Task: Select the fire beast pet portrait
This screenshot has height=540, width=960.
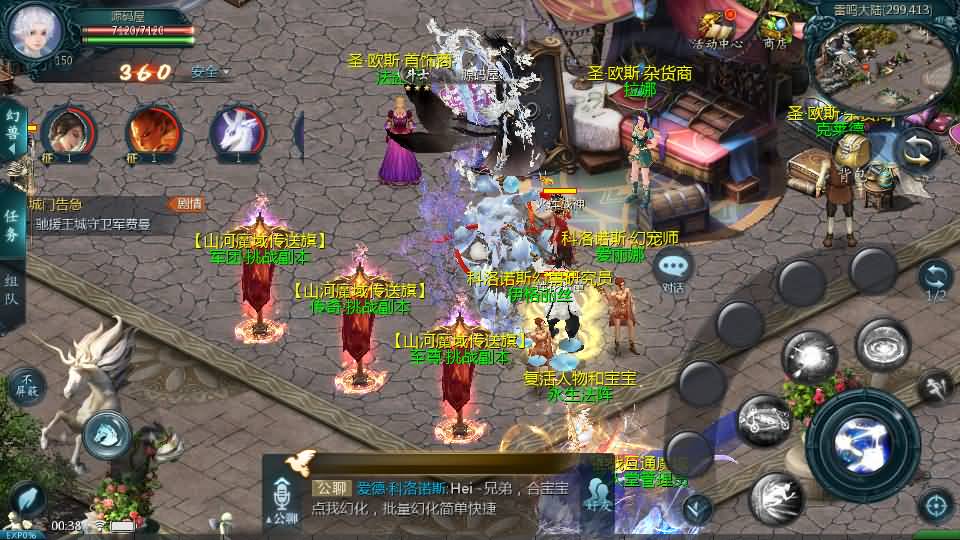Action: [x=153, y=134]
